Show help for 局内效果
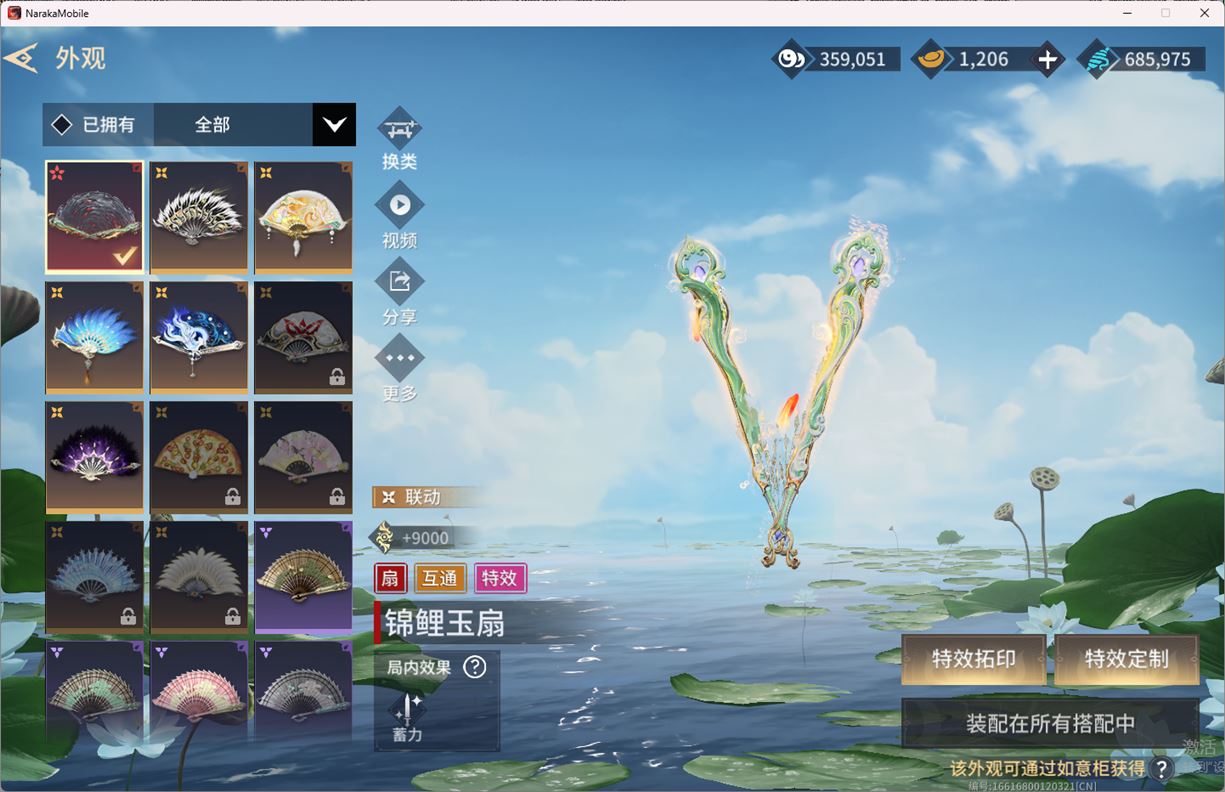The image size is (1225, 792). click(x=475, y=667)
